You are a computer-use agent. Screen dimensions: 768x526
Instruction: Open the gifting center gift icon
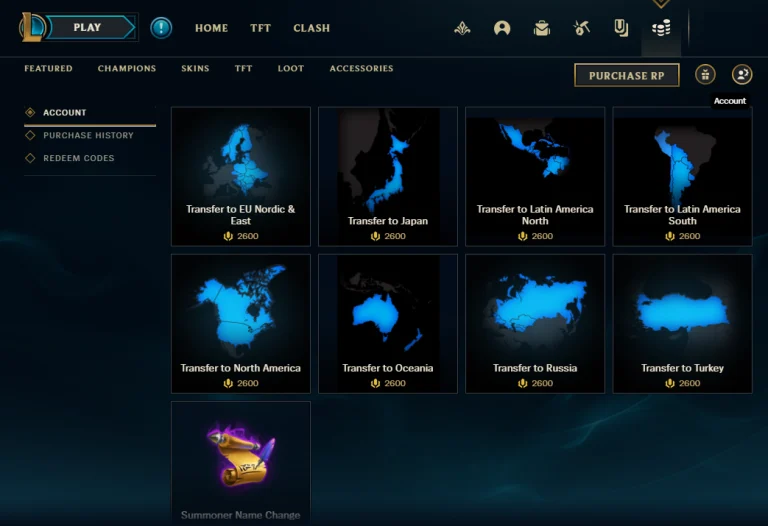tap(706, 75)
